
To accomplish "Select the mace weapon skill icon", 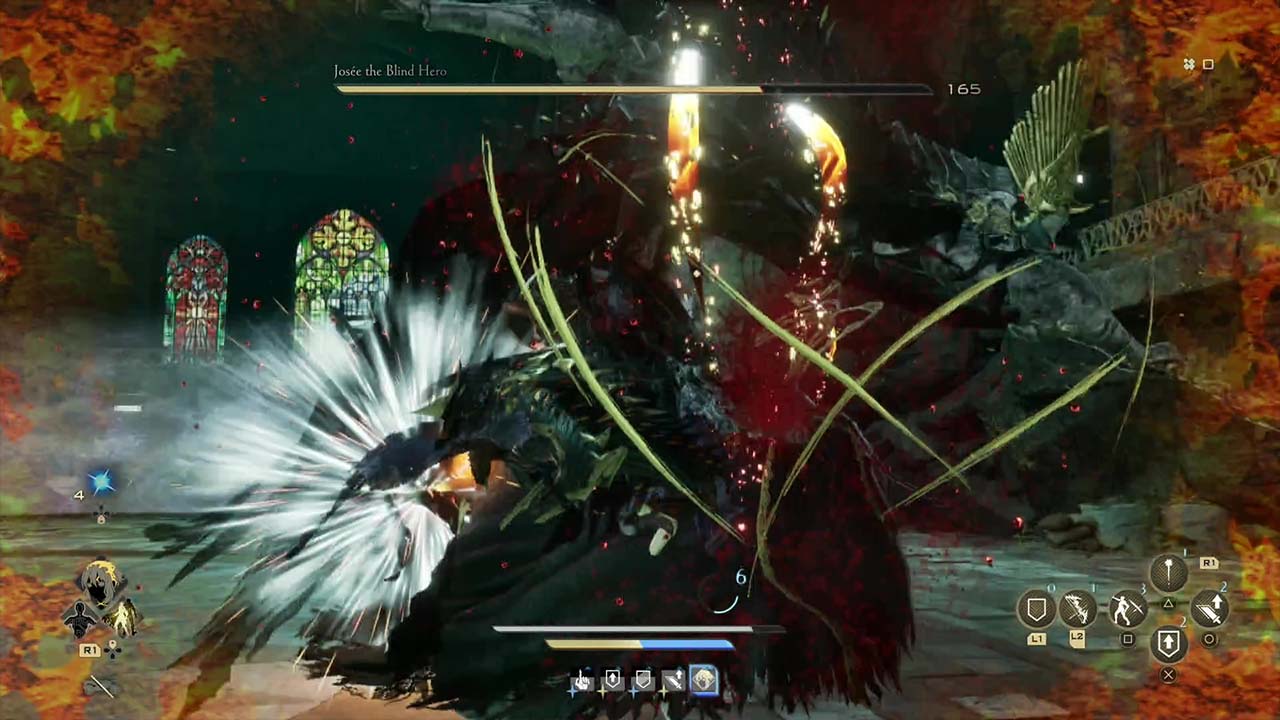I will coord(1168,574).
